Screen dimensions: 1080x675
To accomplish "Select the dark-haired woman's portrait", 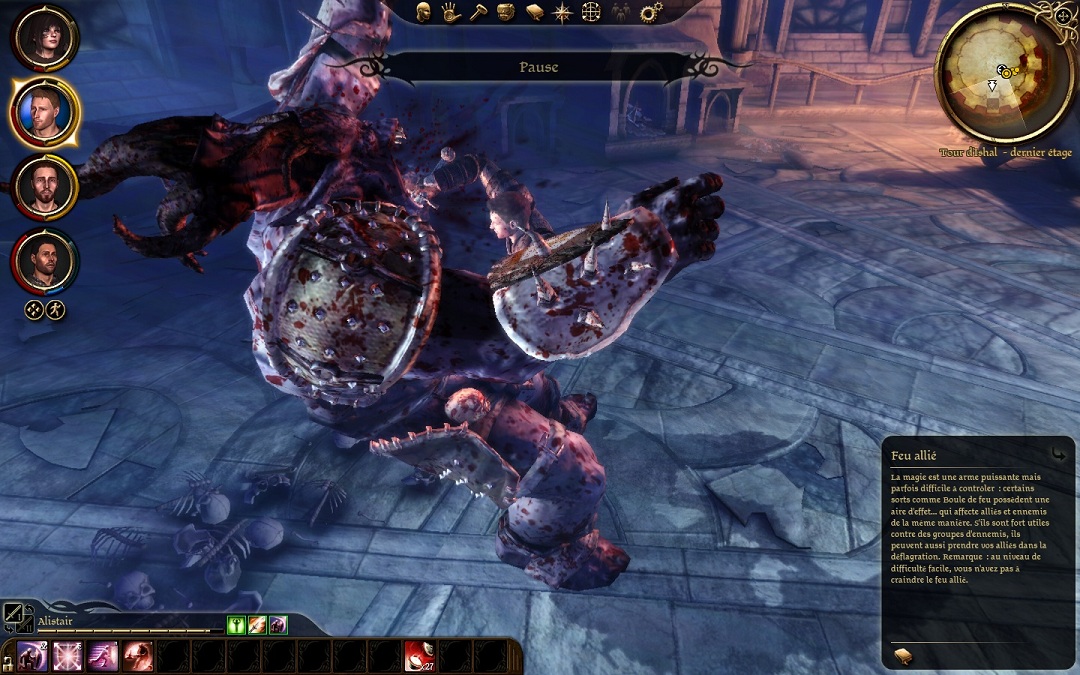I will (44, 37).
